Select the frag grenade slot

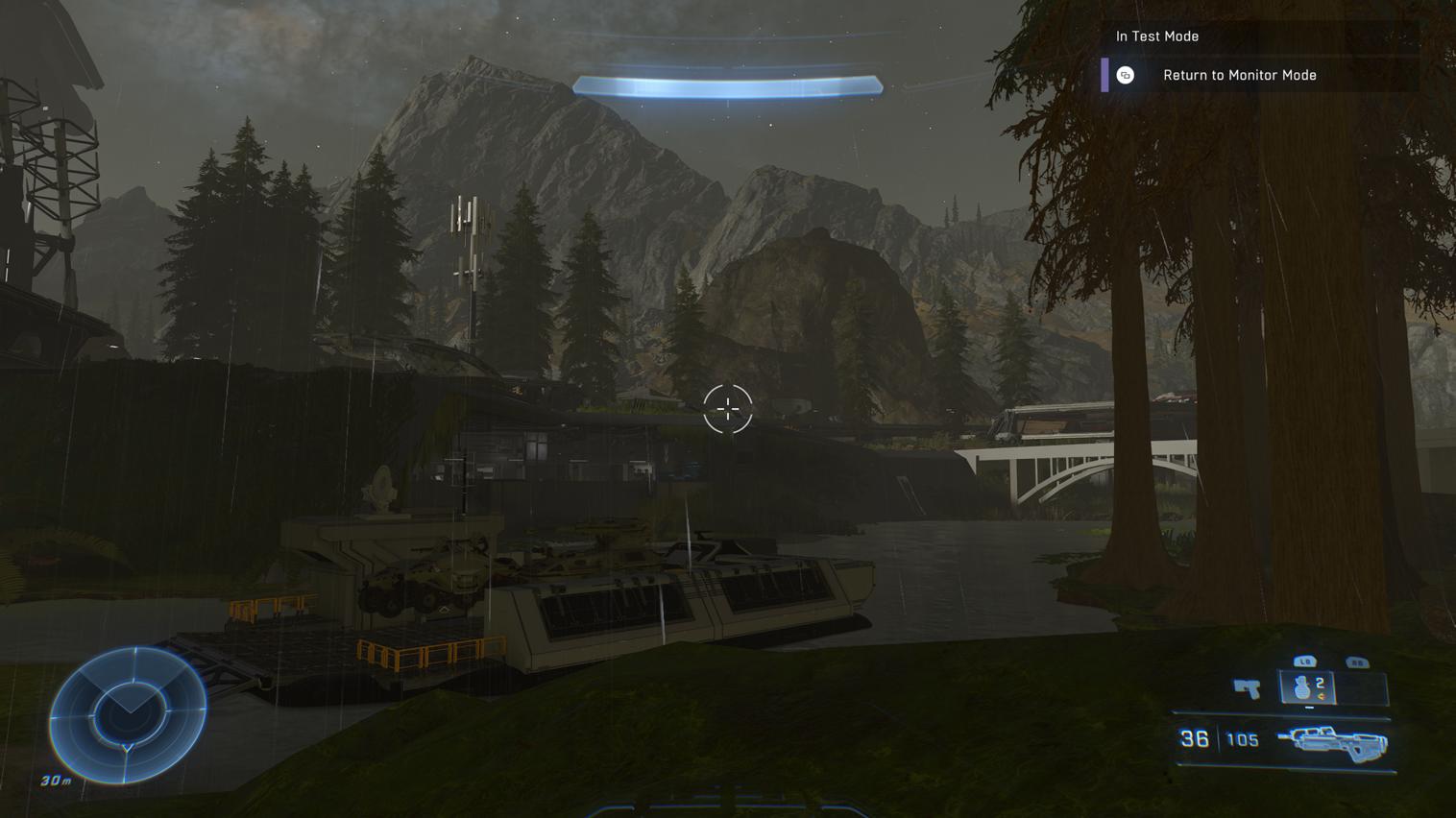(1308, 687)
